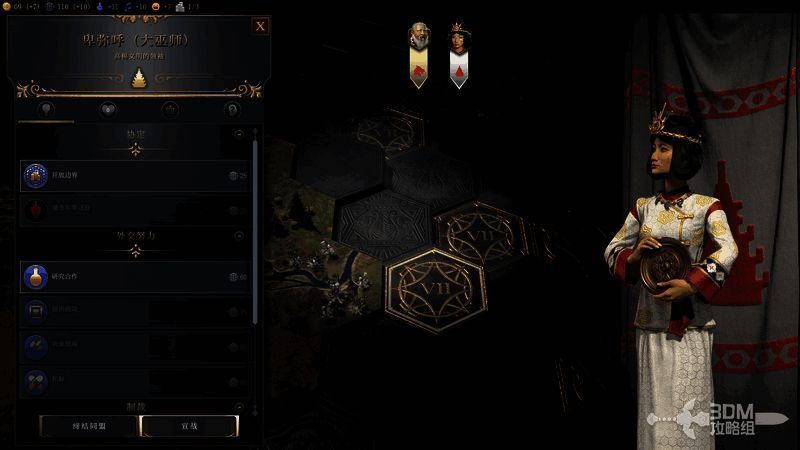The height and width of the screenshot is (450, 800).
Task: Close the Himiko diplomacy panel
Action: [x=260, y=26]
